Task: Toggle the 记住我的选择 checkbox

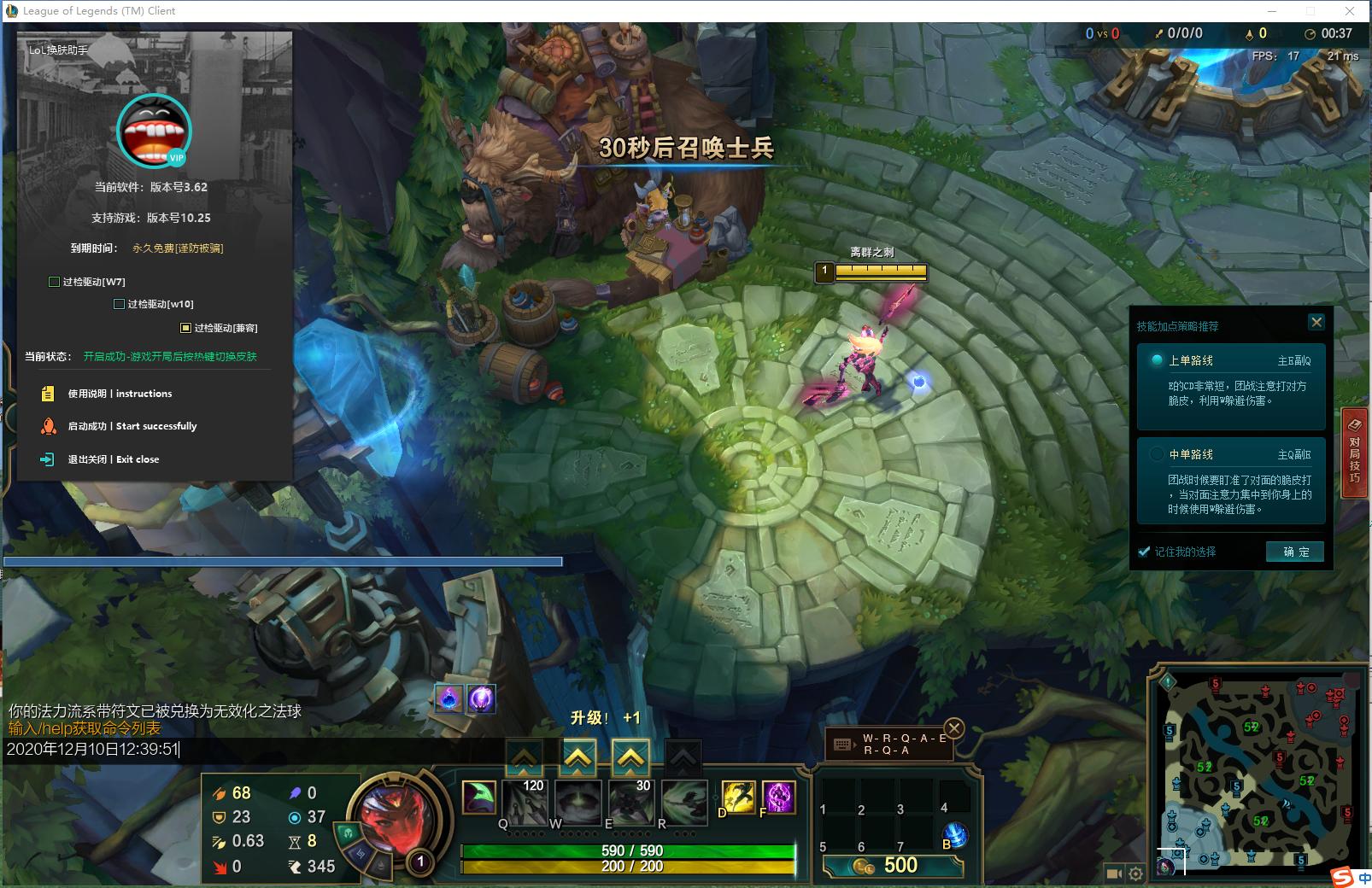Action: pyautogui.click(x=1144, y=552)
